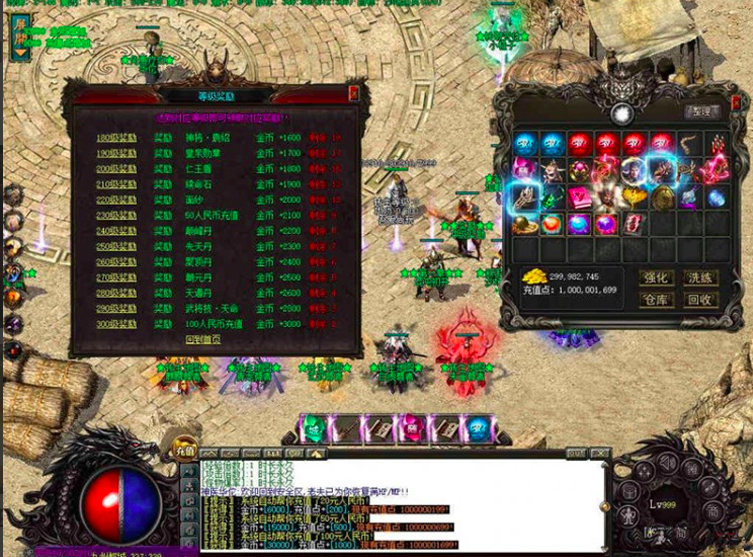
Task: Open the 洗练 refine function
Action: click(702, 277)
